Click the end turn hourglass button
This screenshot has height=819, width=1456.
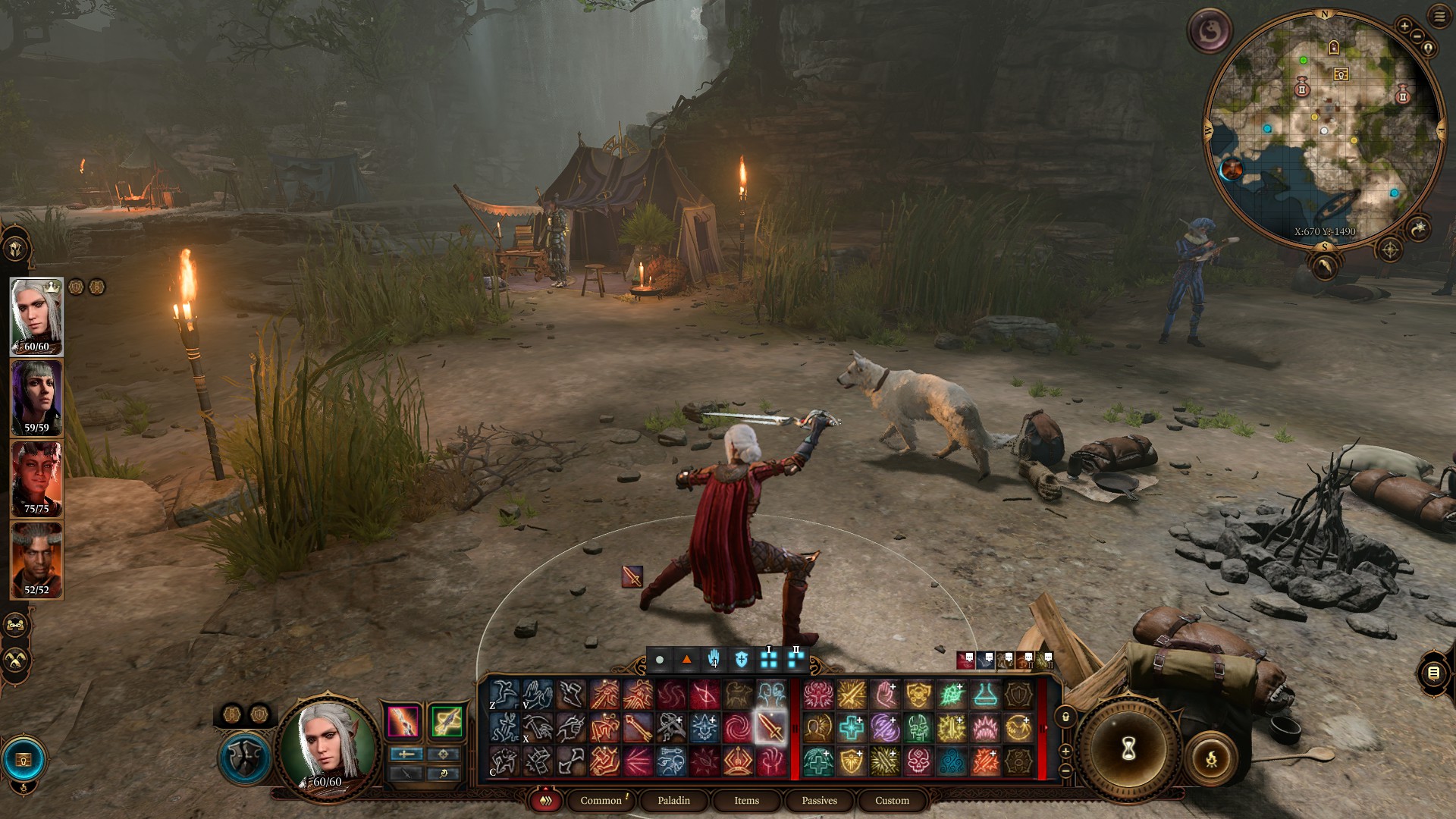(1128, 749)
